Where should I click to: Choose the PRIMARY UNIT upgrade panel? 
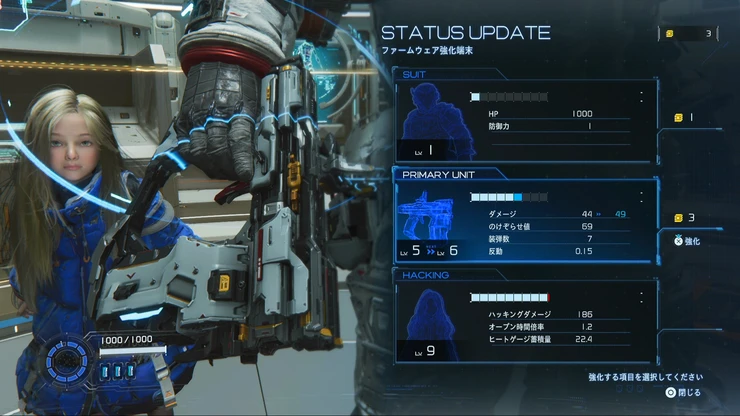[x=525, y=221]
